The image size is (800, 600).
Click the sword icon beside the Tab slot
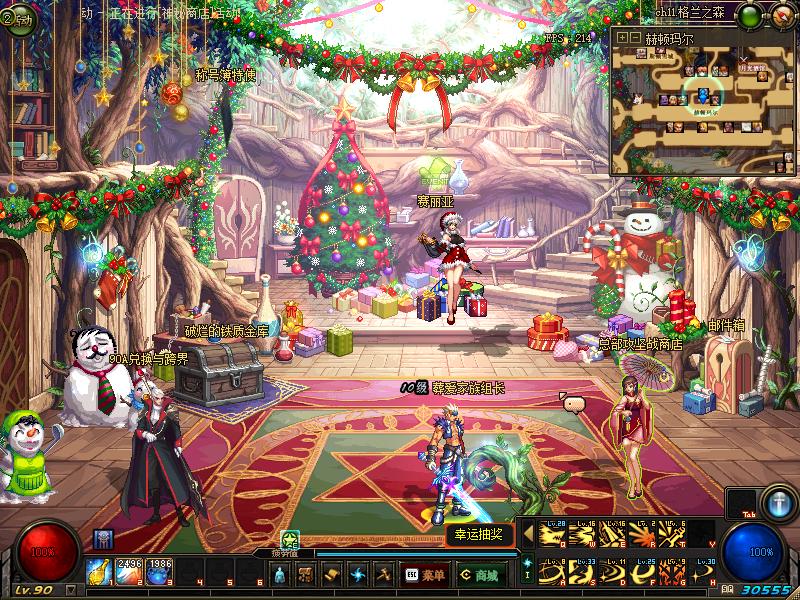tap(777, 502)
